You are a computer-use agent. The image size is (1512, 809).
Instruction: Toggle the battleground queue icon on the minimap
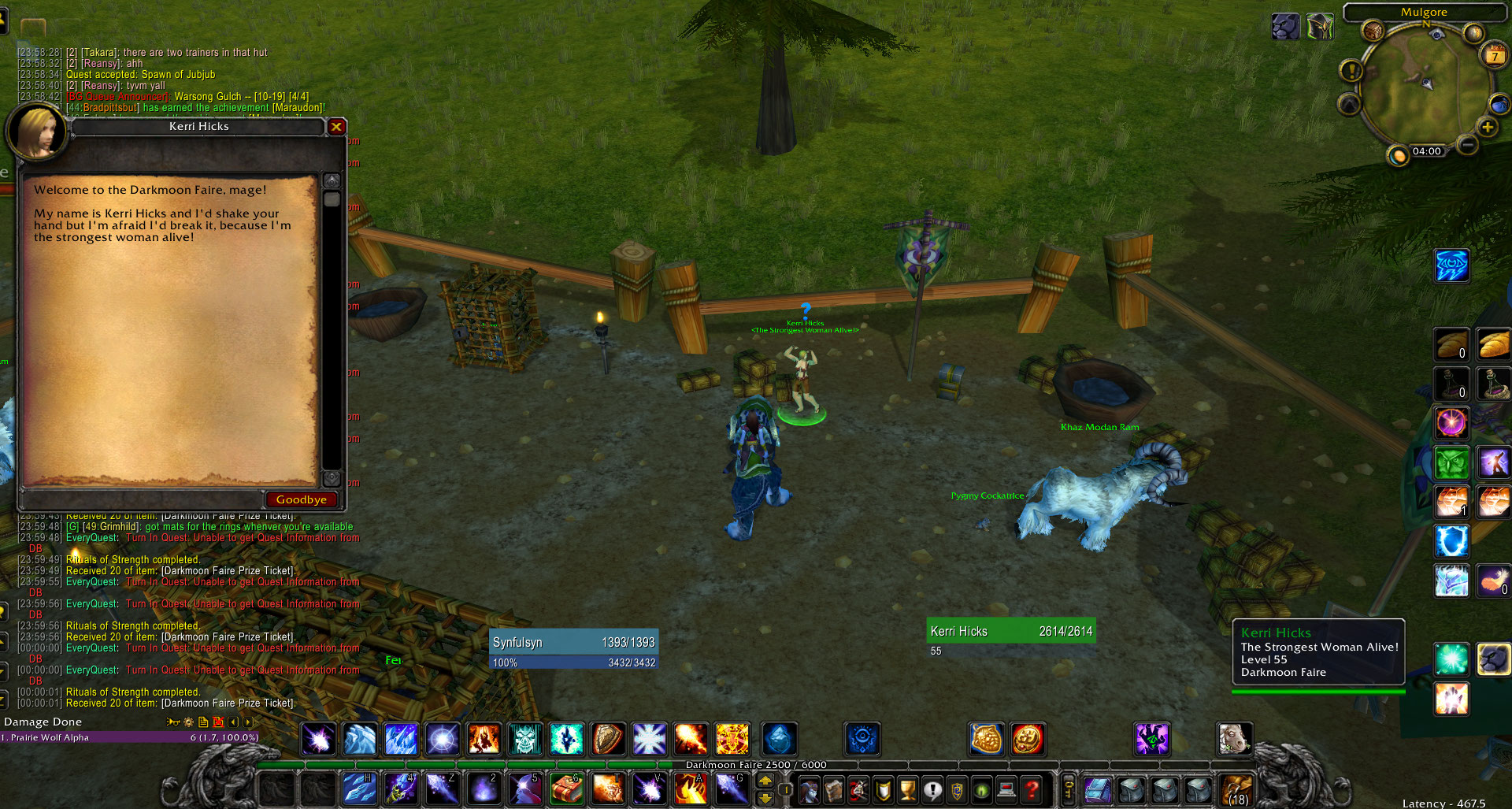(1499, 106)
